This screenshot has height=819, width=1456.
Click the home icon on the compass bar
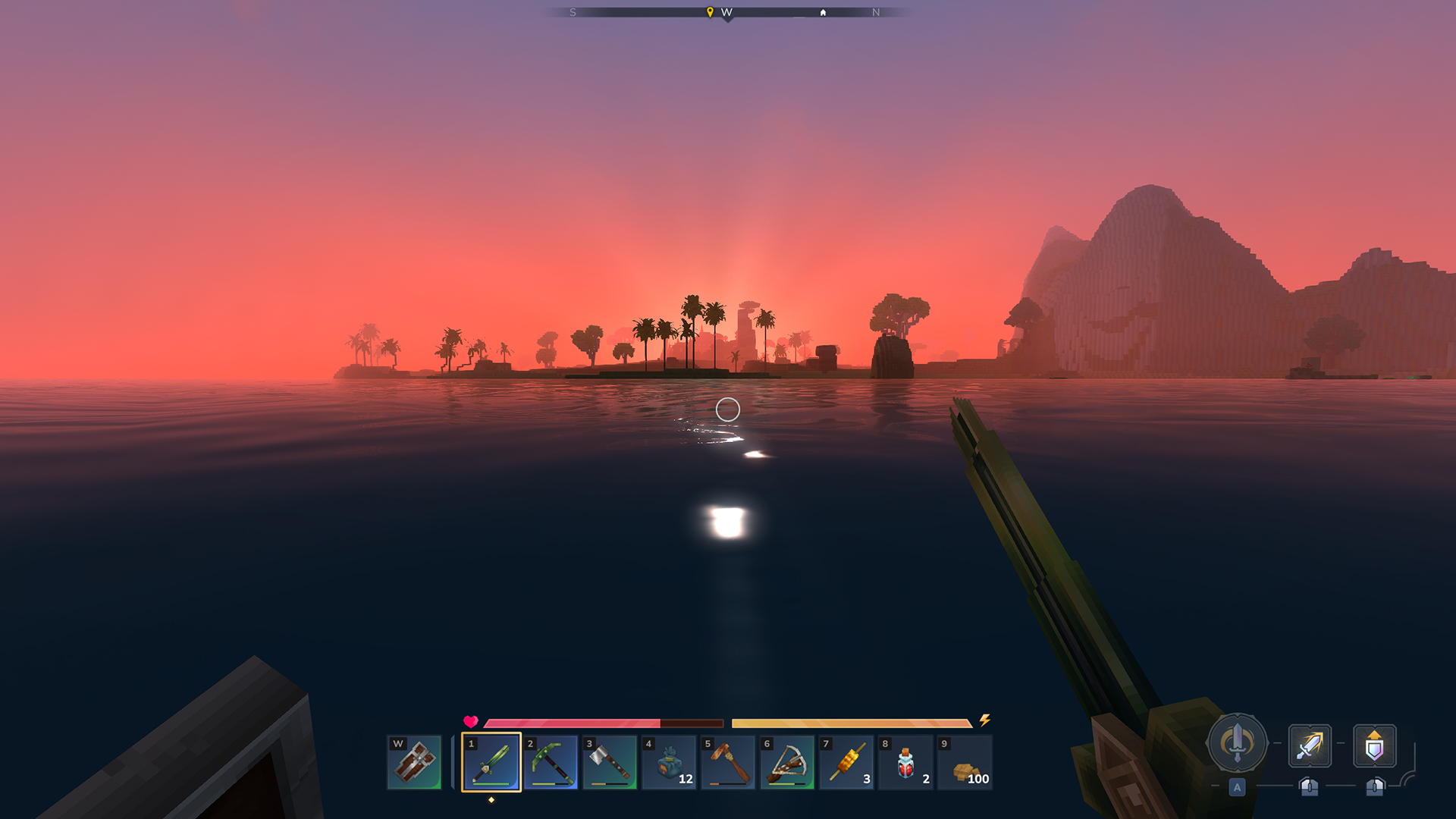[x=823, y=12]
